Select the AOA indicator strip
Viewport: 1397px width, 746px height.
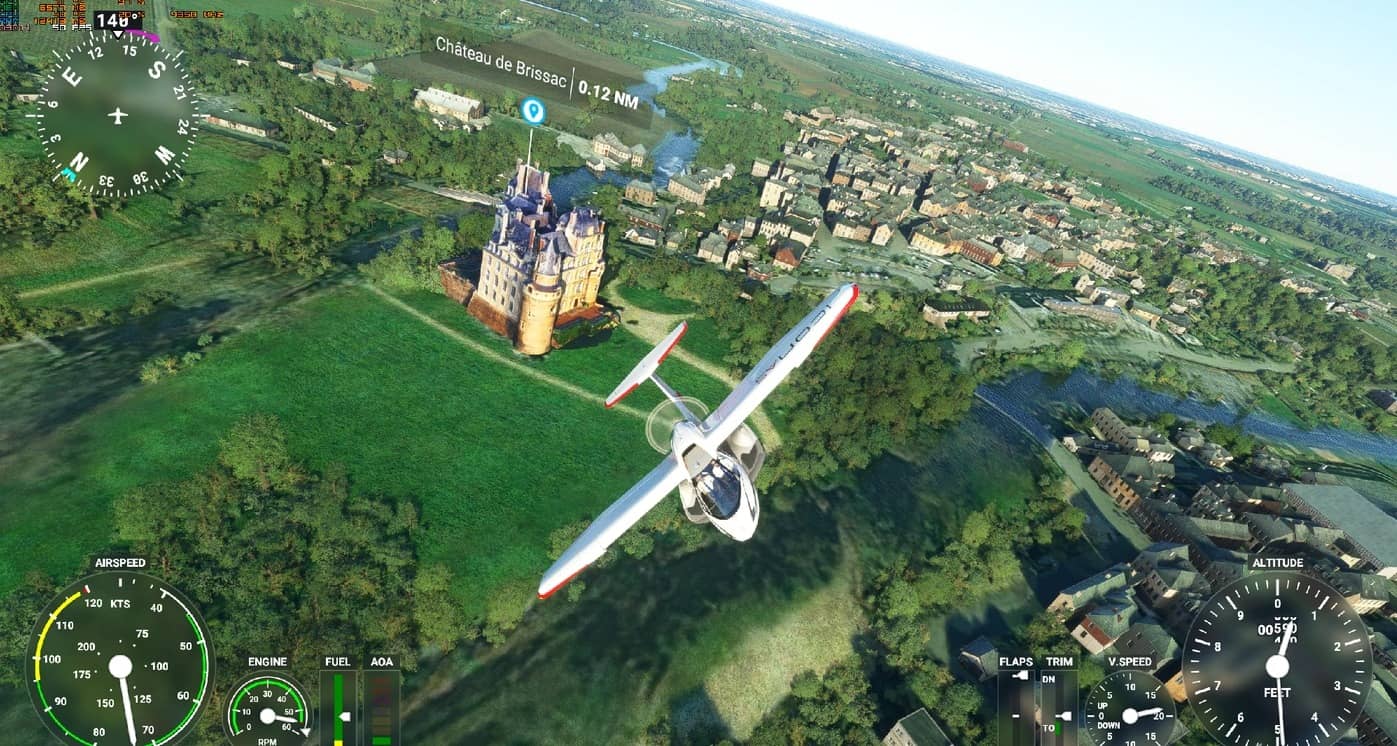383,710
